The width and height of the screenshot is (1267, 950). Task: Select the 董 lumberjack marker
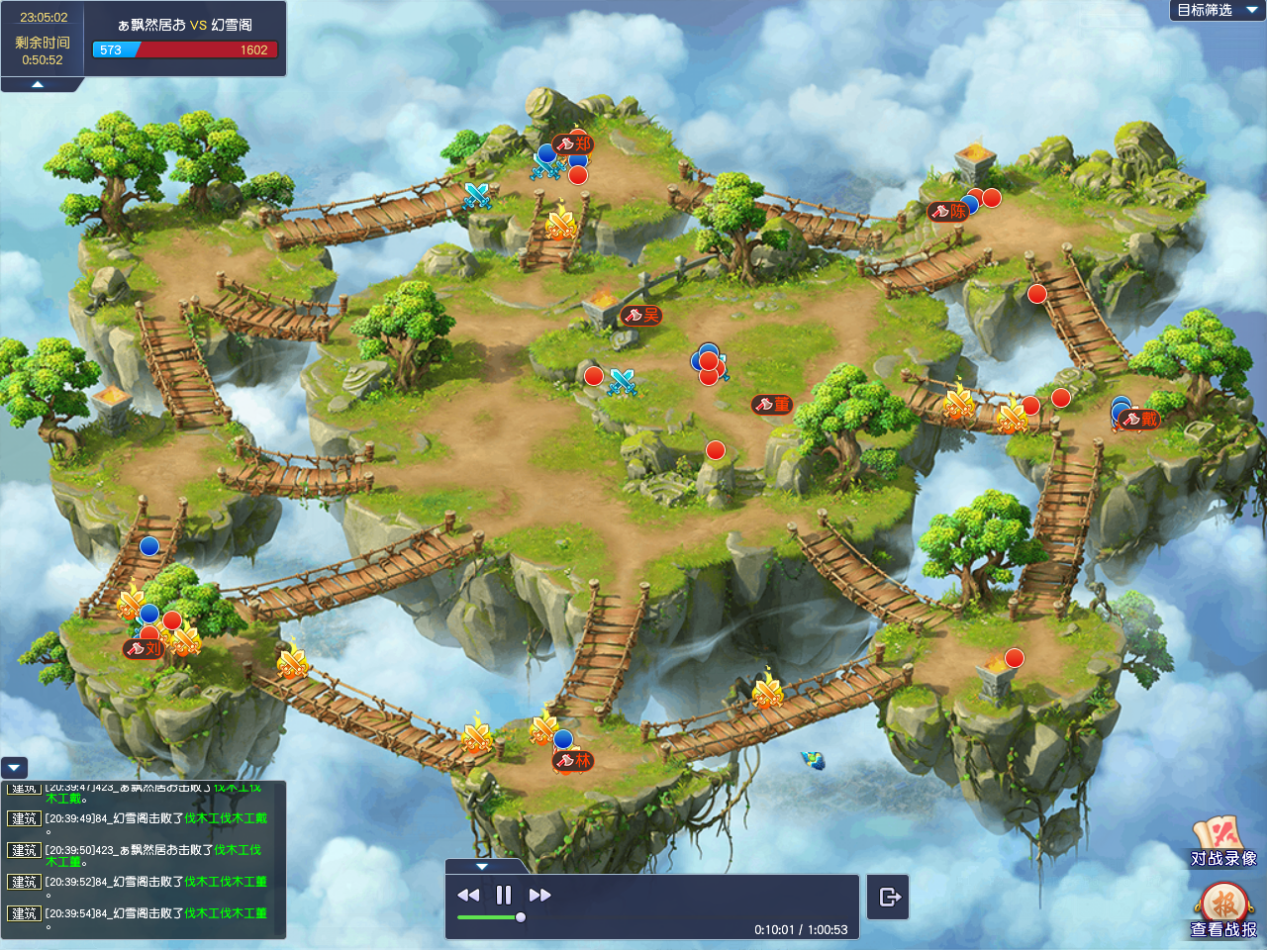(772, 404)
